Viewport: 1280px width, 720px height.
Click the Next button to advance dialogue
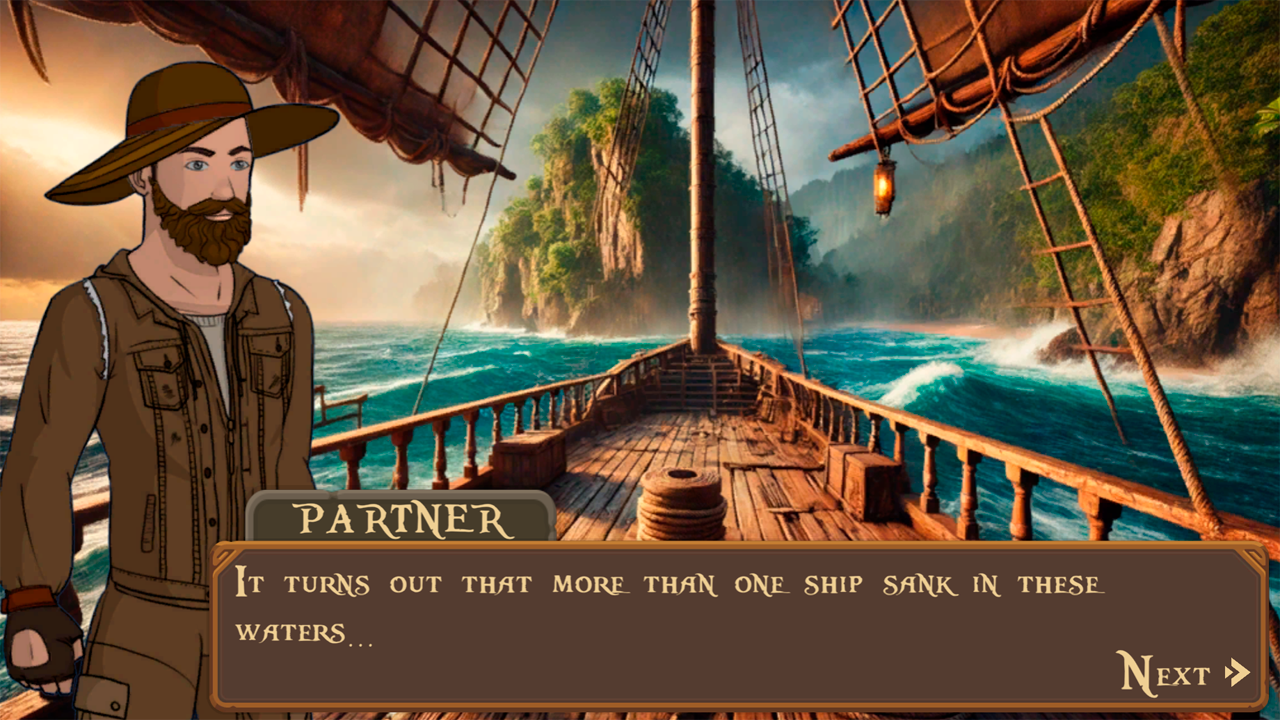point(1163,670)
